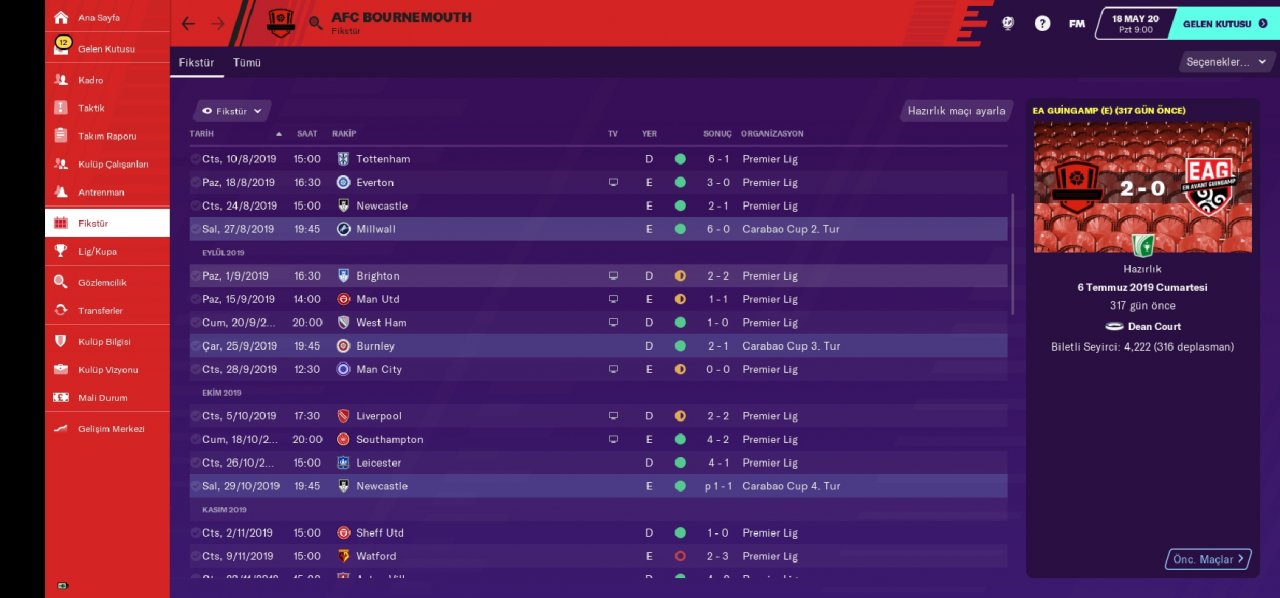Viewport: 1280px width, 598px height.
Task: Expand the Fikstür view filter dropdown
Action: click(x=232, y=111)
